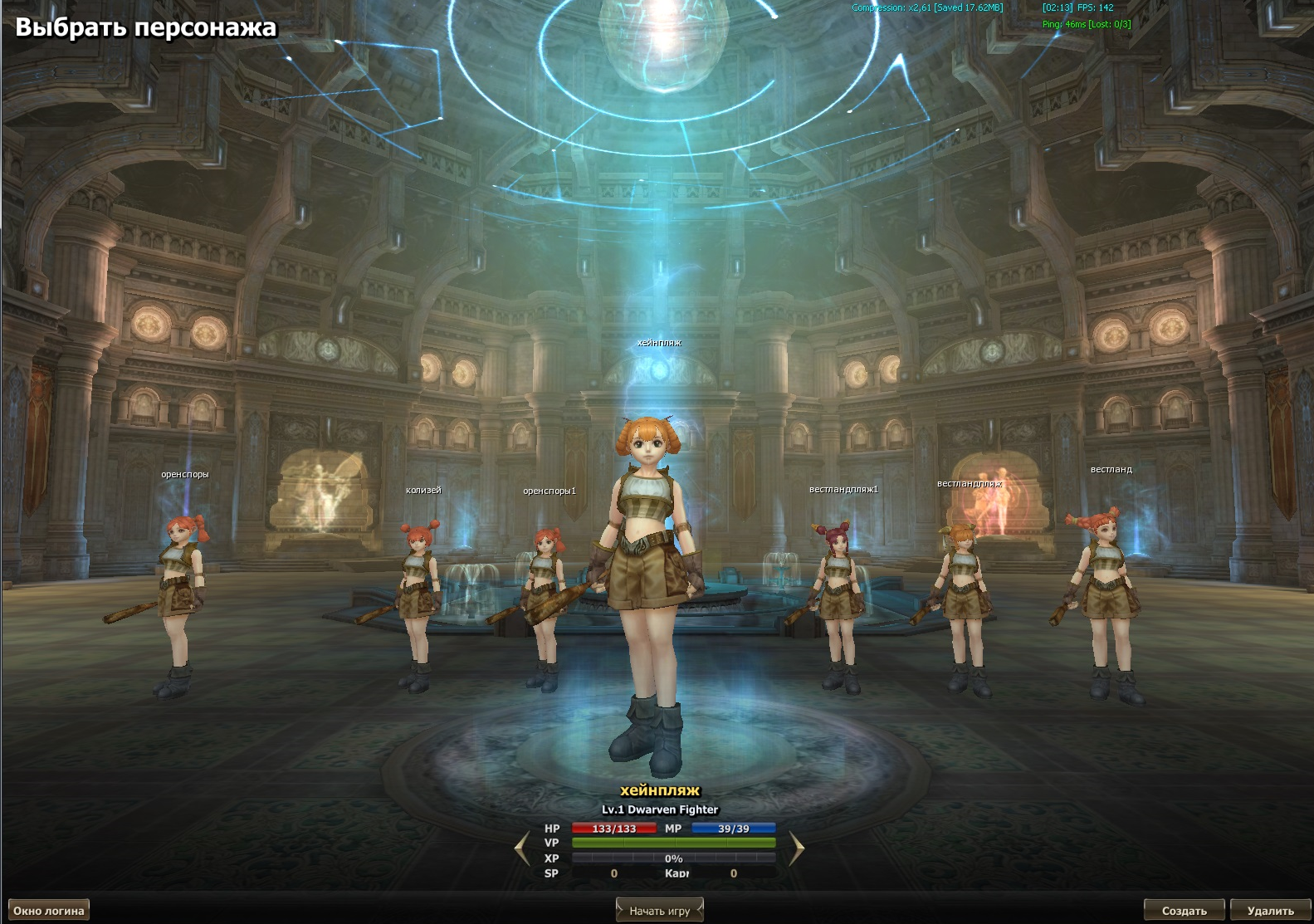Switch to next character with right arrow
The image size is (1314, 924).
pos(797,848)
